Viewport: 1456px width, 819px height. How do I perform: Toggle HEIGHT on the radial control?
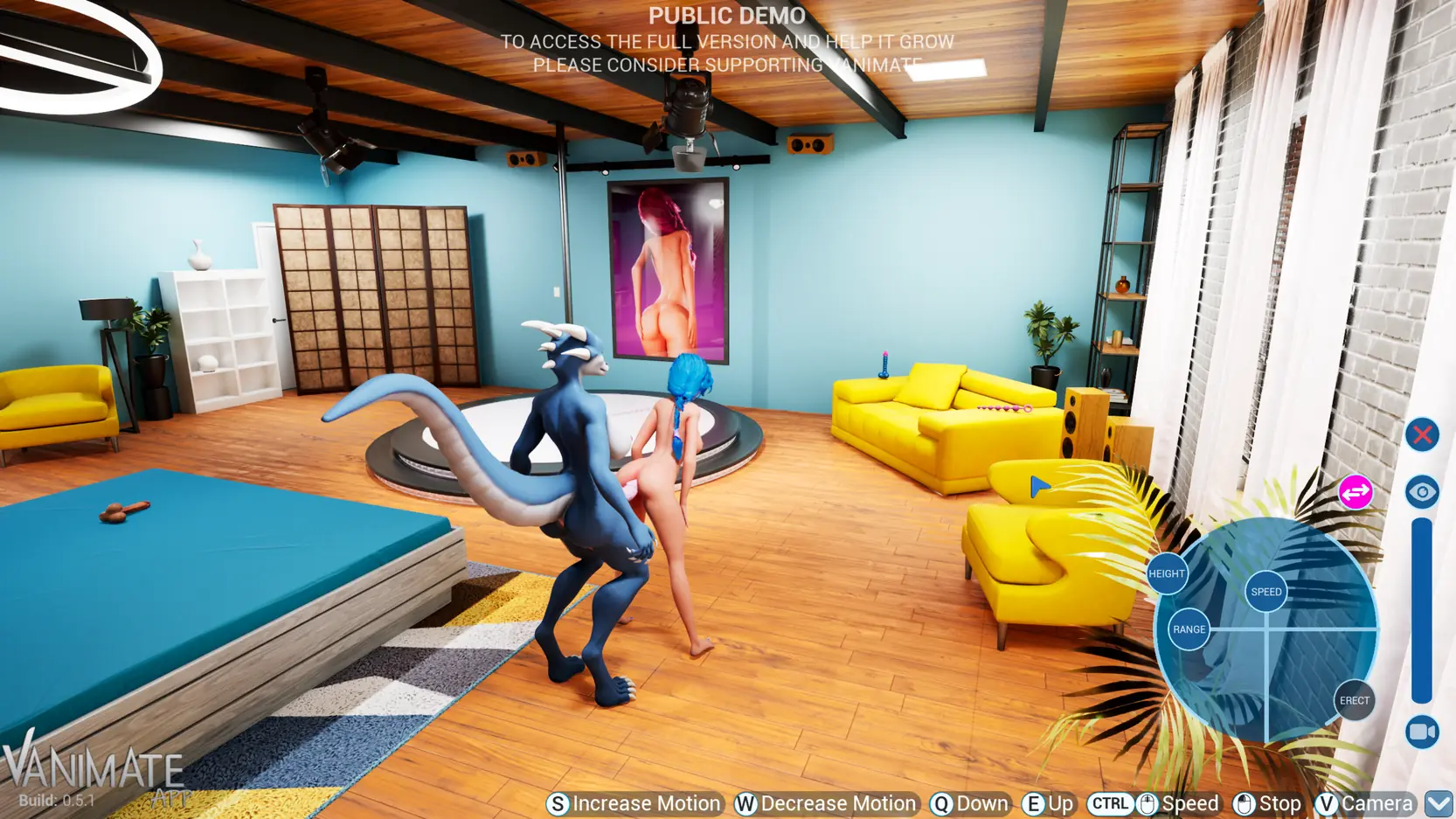pos(1167,574)
